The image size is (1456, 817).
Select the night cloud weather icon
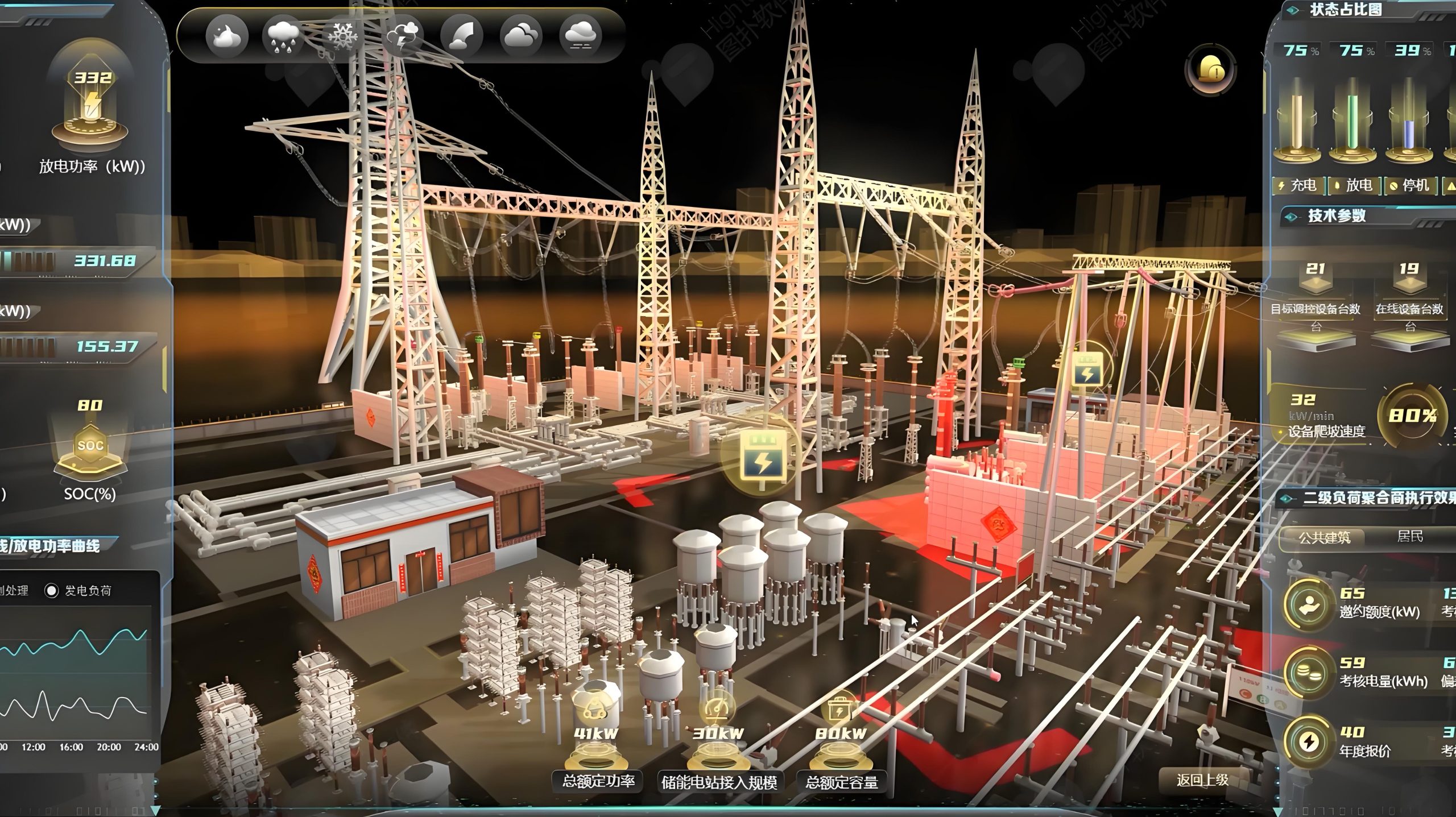[227, 36]
